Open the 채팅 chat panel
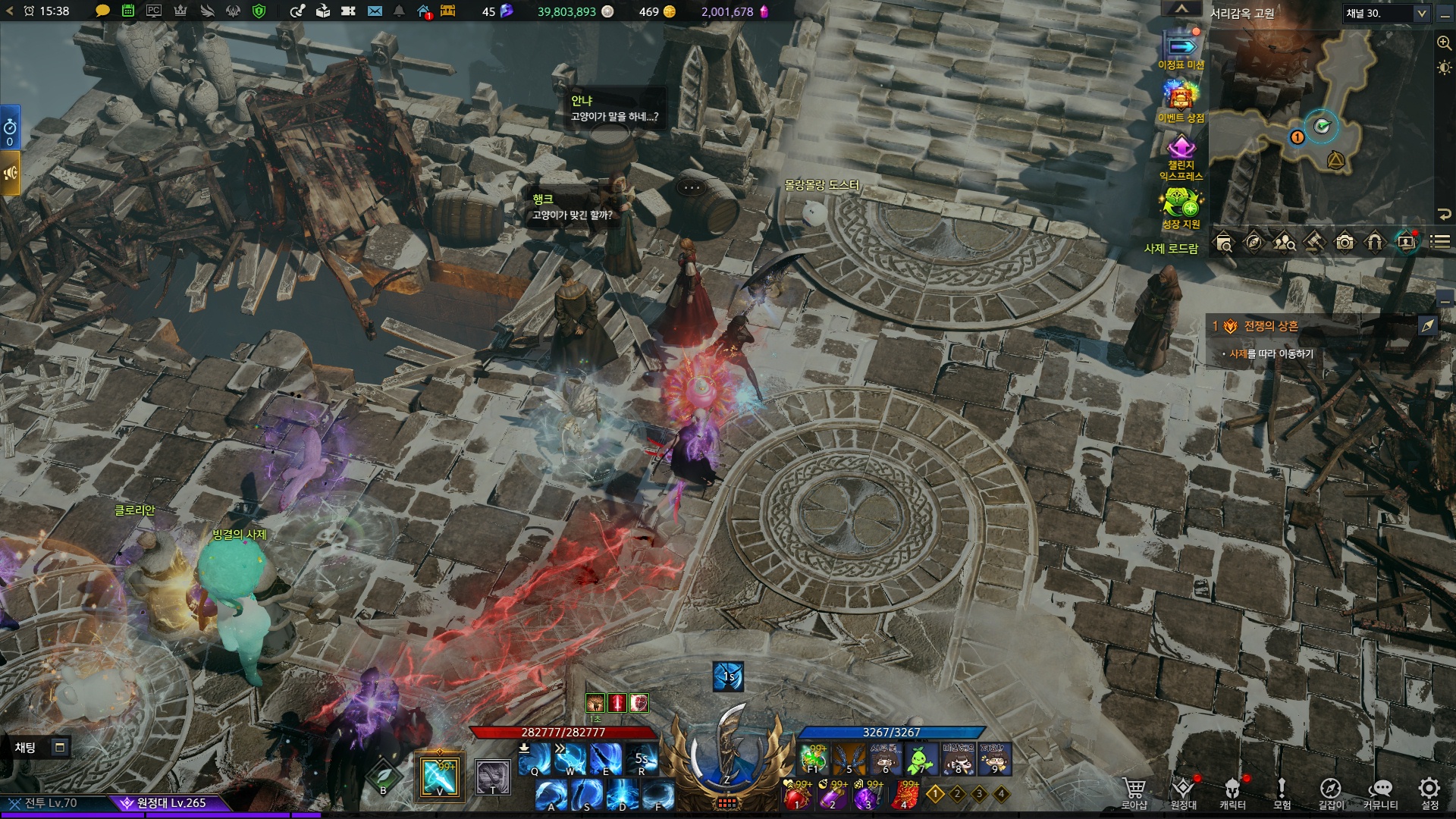Screen dimensions: 1456x819 tap(26, 748)
